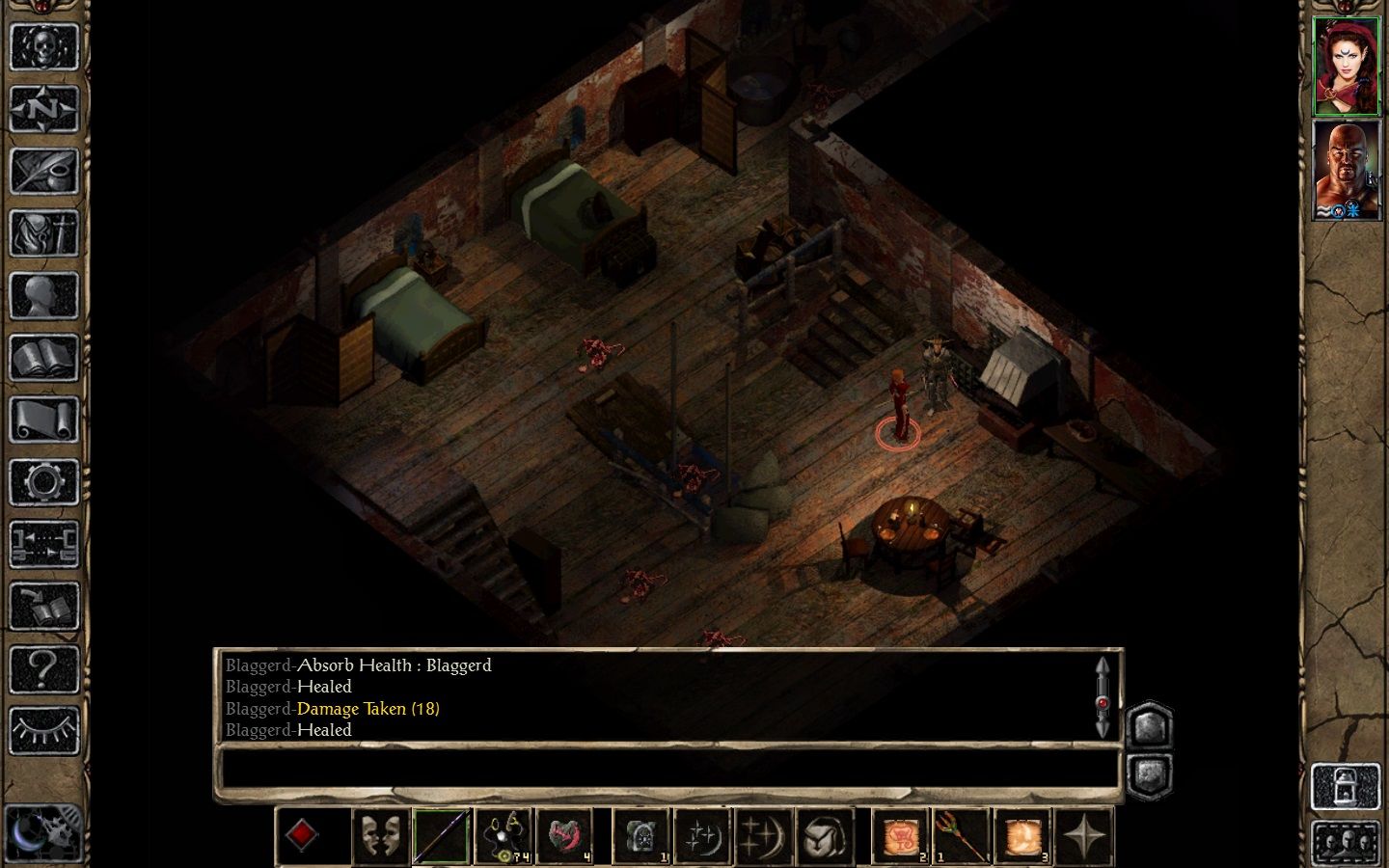Select the red-haired woman's portrait
The height and width of the screenshot is (868, 1389).
pos(1347,66)
